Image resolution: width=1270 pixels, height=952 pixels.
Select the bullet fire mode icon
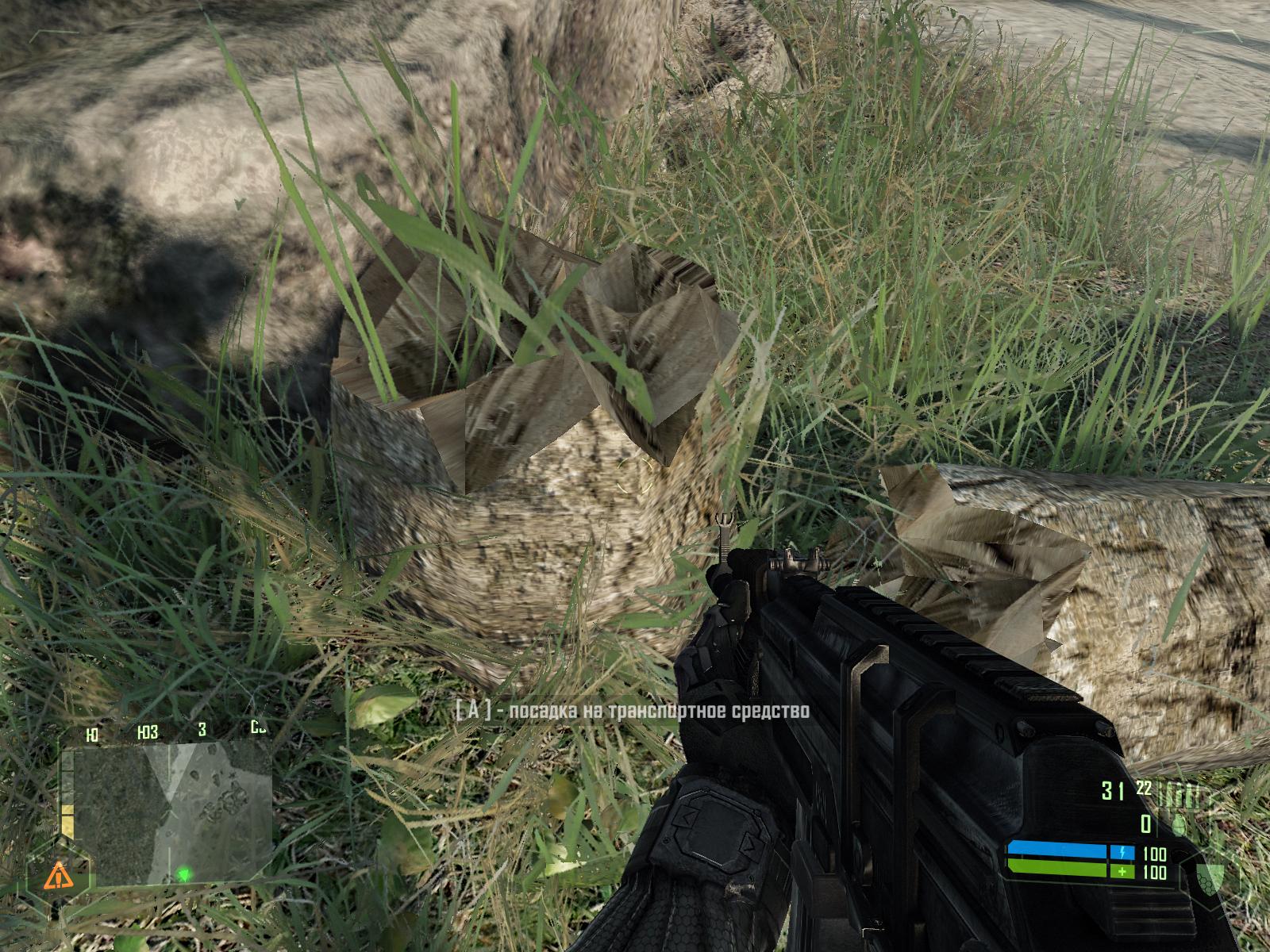point(1177,793)
